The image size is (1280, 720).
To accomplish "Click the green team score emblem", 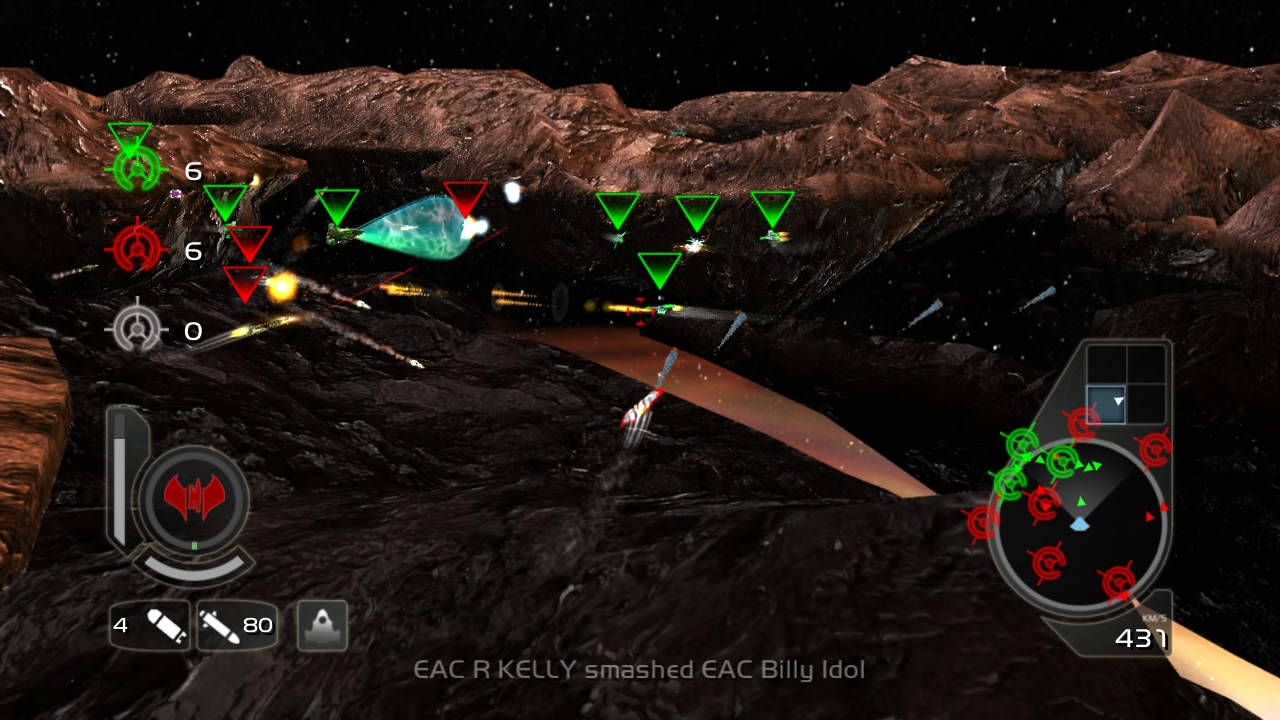I will coord(136,169).
